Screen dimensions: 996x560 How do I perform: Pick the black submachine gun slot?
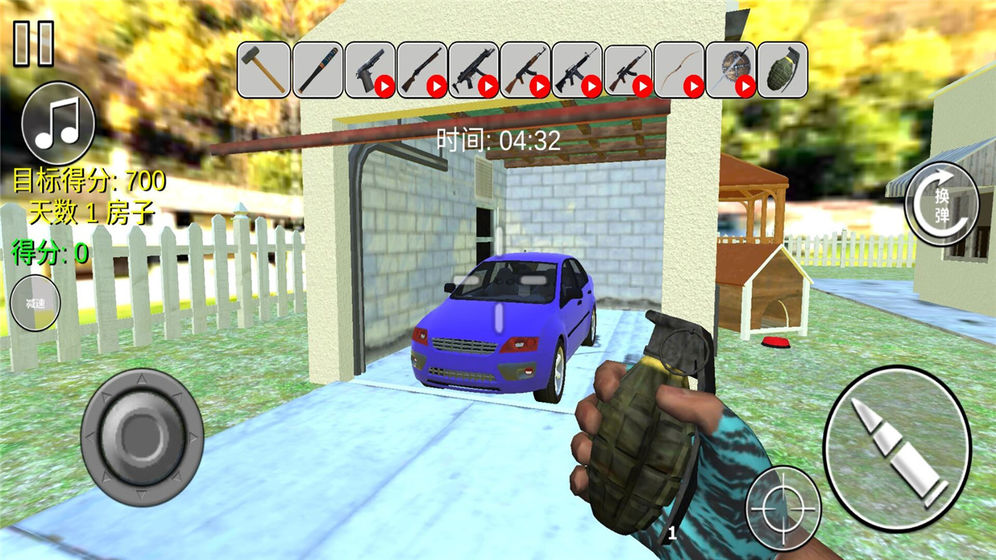pos(473,70)
